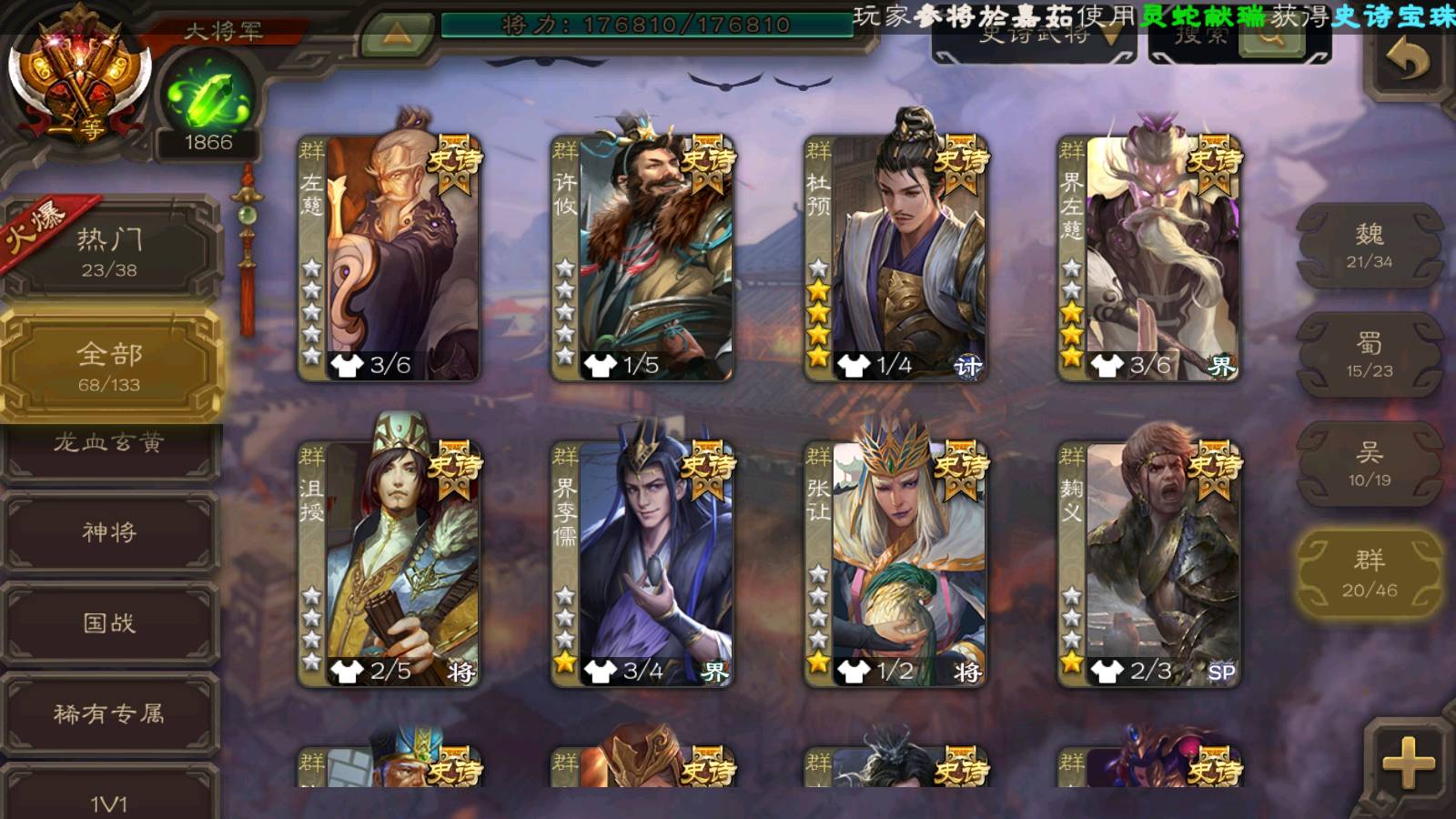
Task: Open the 许攸 hero card
Action: pyautogui.click(x=642, y=258)
